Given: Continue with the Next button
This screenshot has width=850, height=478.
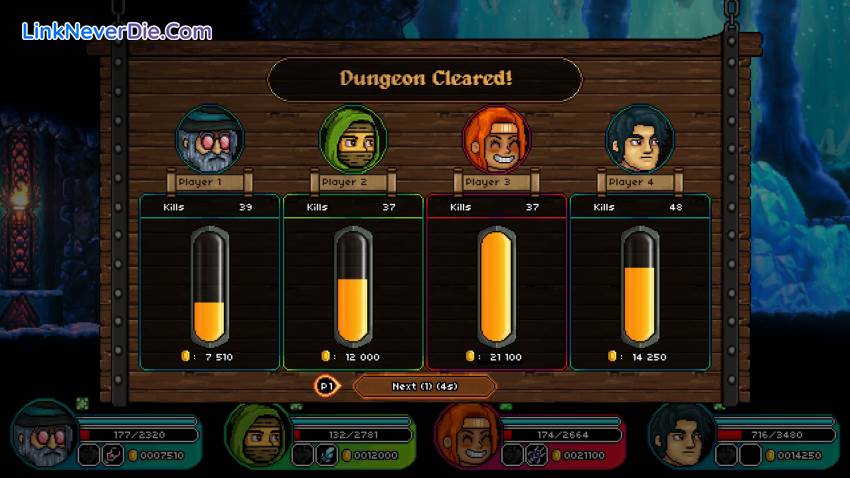Looking at the screenshot, I should [x=424, y=386].
